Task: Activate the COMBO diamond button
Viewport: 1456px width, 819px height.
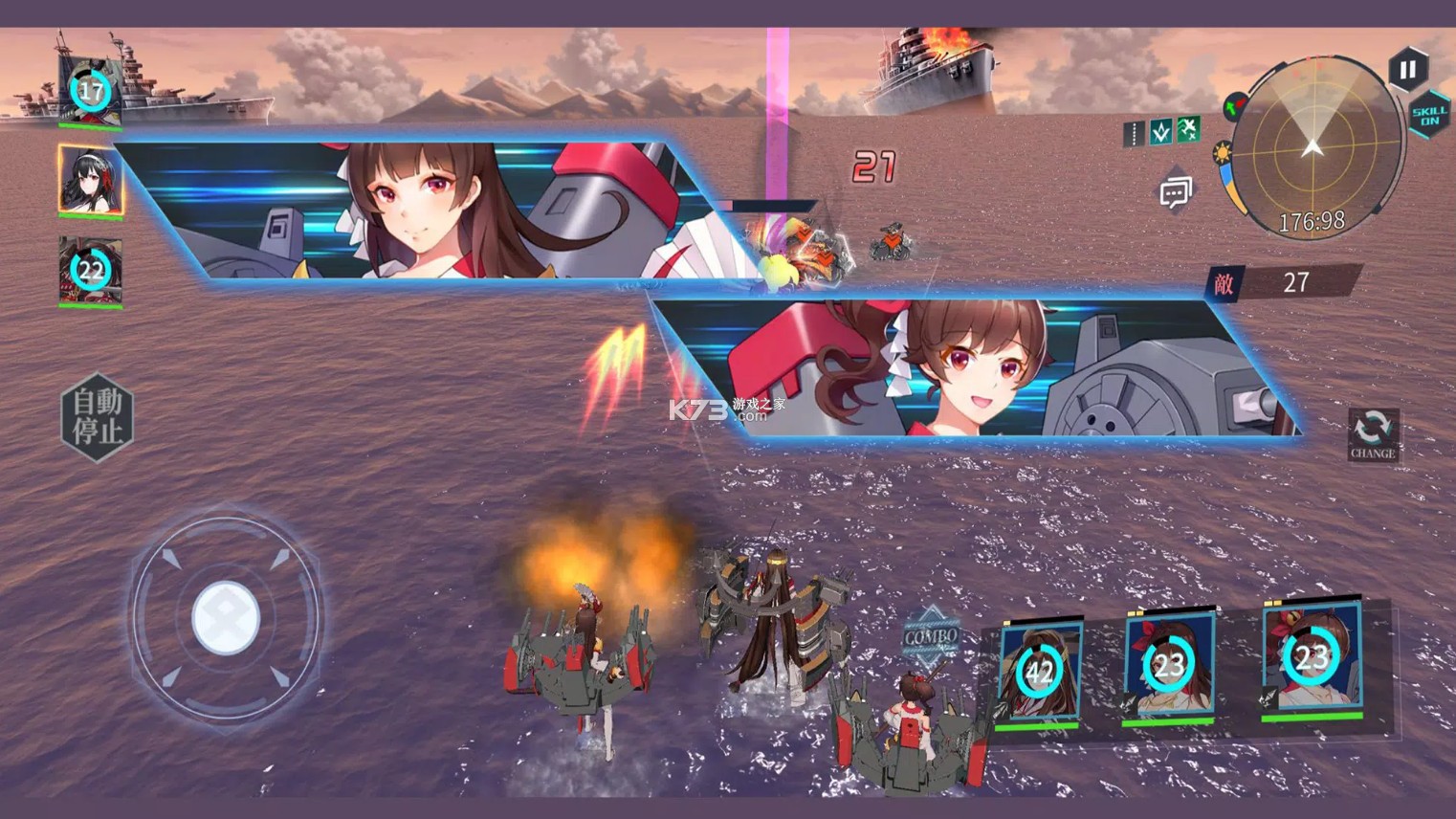Action: click(x=930, y=636)
